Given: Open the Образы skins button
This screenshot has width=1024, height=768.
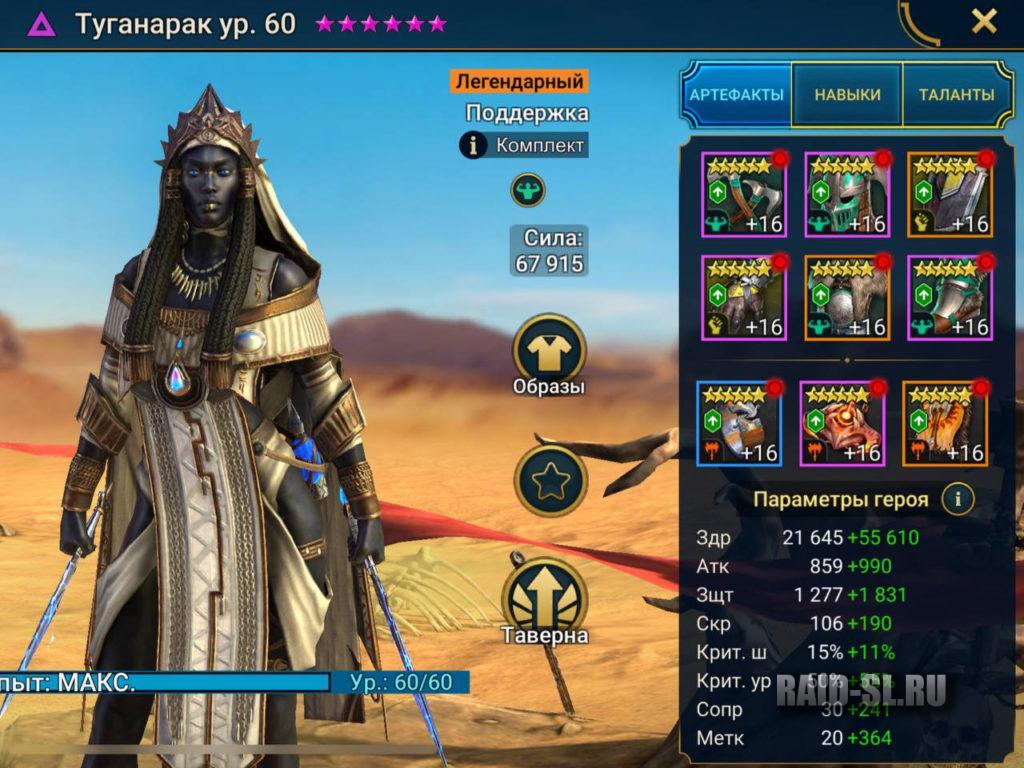Looking at the screenshot, I should click(x=549, y=356).
